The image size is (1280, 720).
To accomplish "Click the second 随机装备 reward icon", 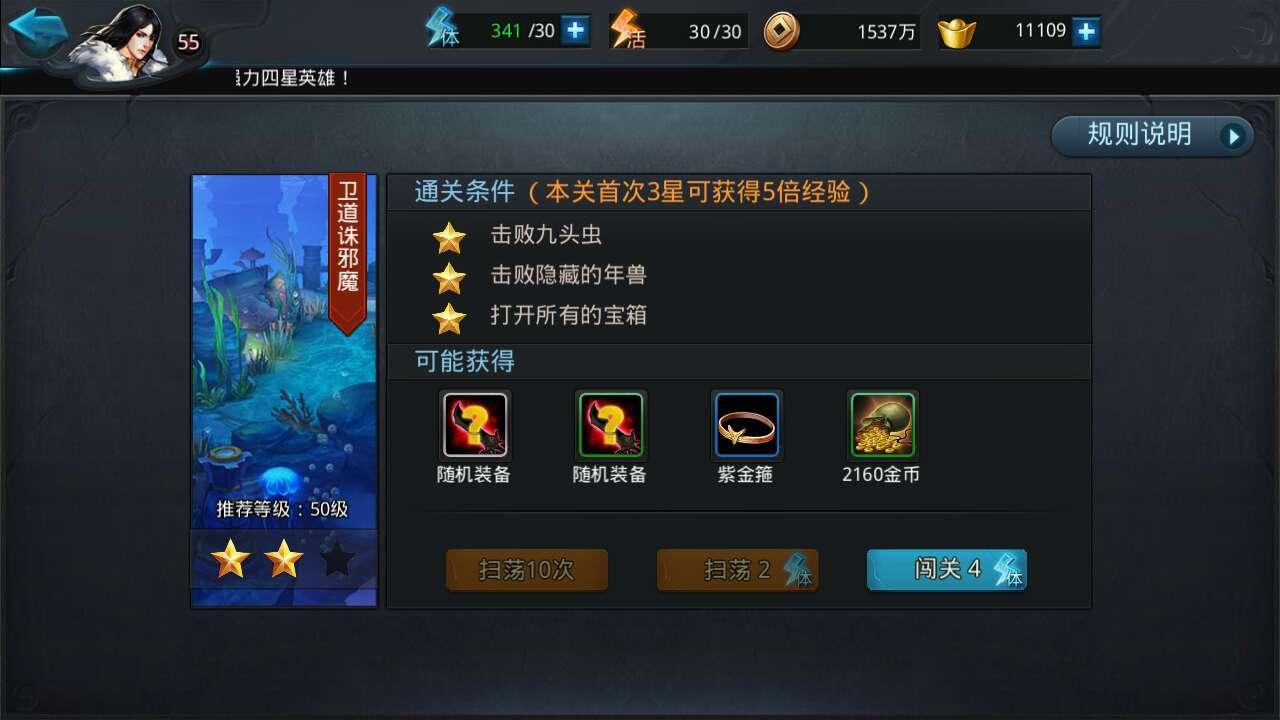I will tap(610, 425).
